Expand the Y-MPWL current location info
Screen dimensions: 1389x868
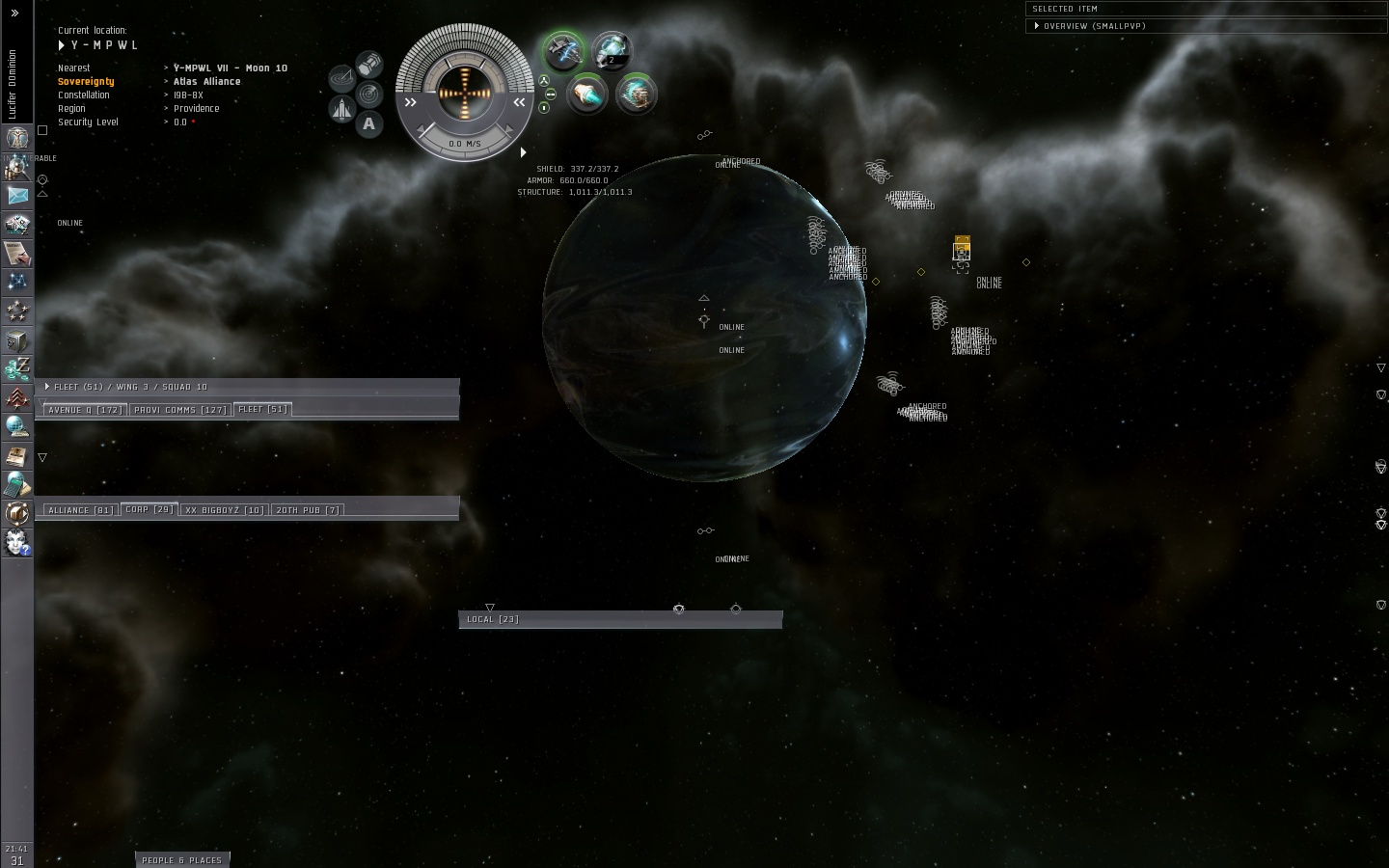pyautogui.click(x=62, y=45)
